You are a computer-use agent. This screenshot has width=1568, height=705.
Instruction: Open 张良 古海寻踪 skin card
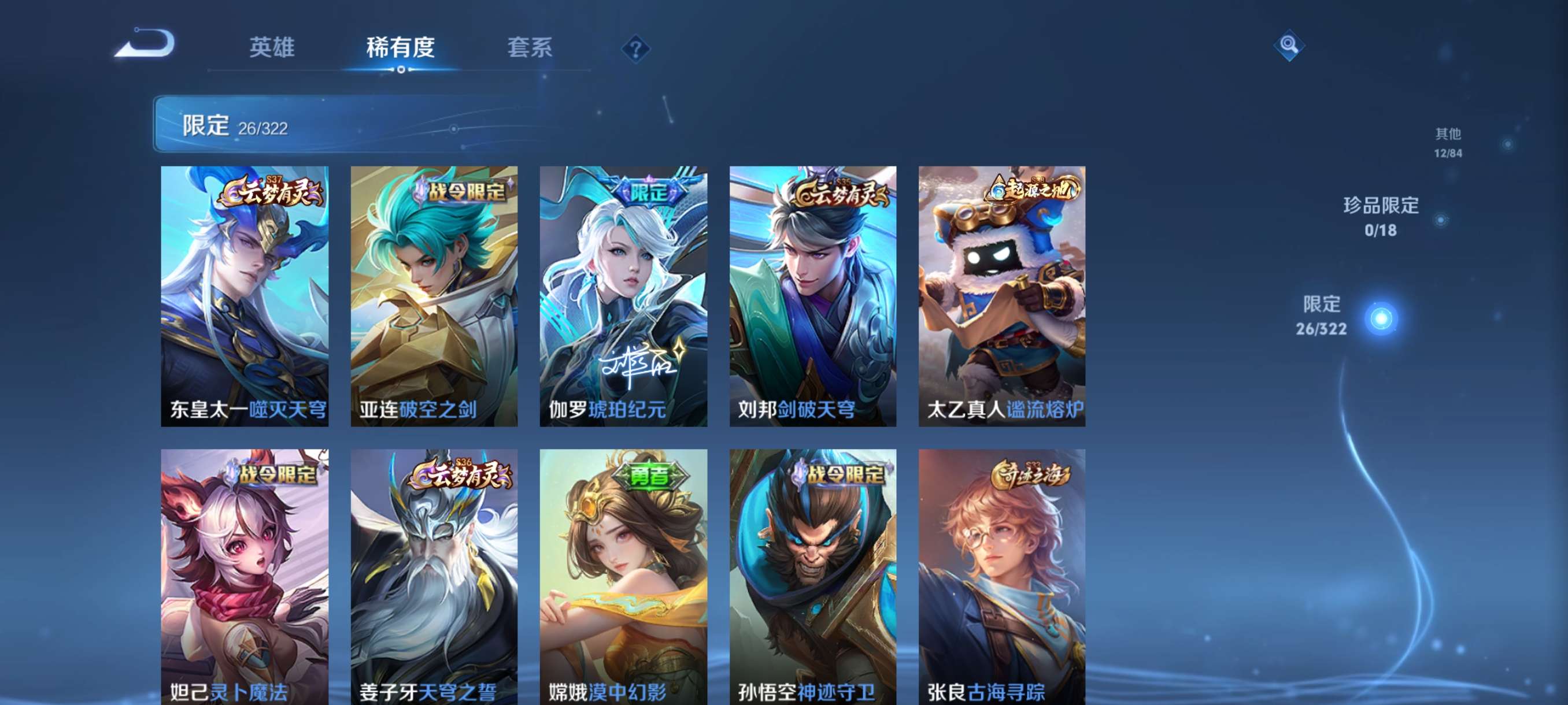(1002, 577)
